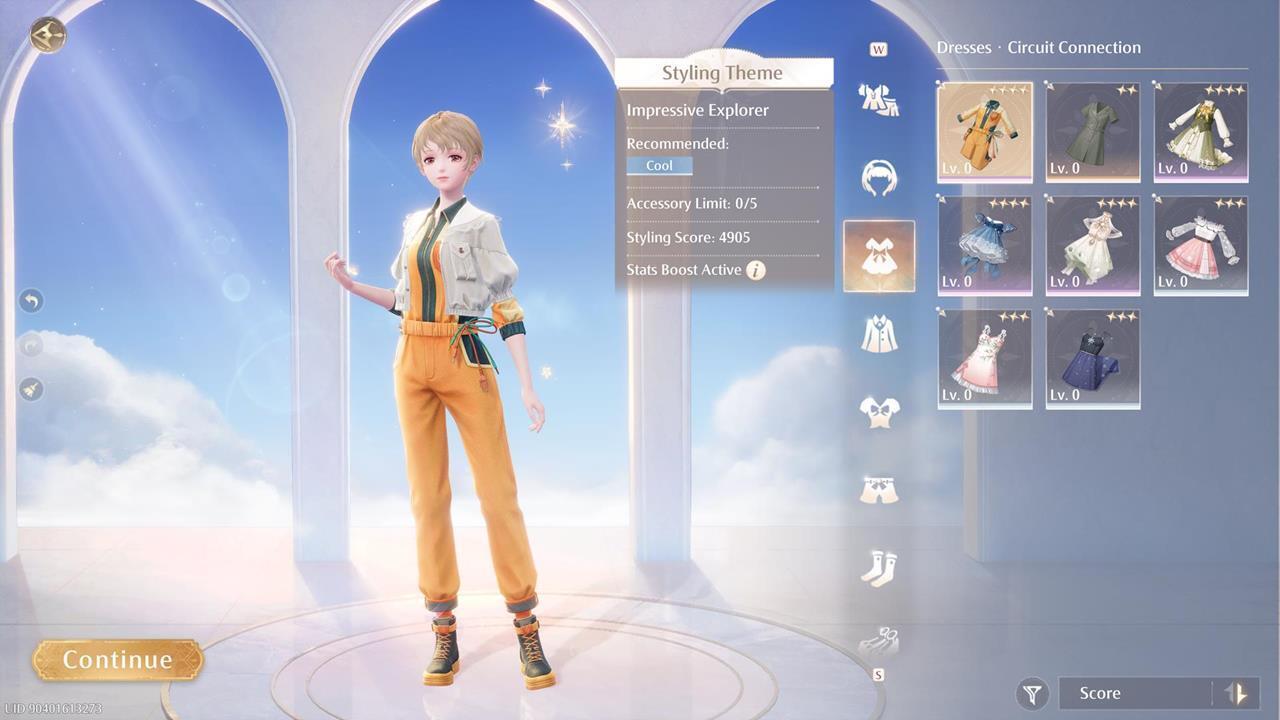Select the dresses category icon
The image size is (1280, 720).
[879, 255]
